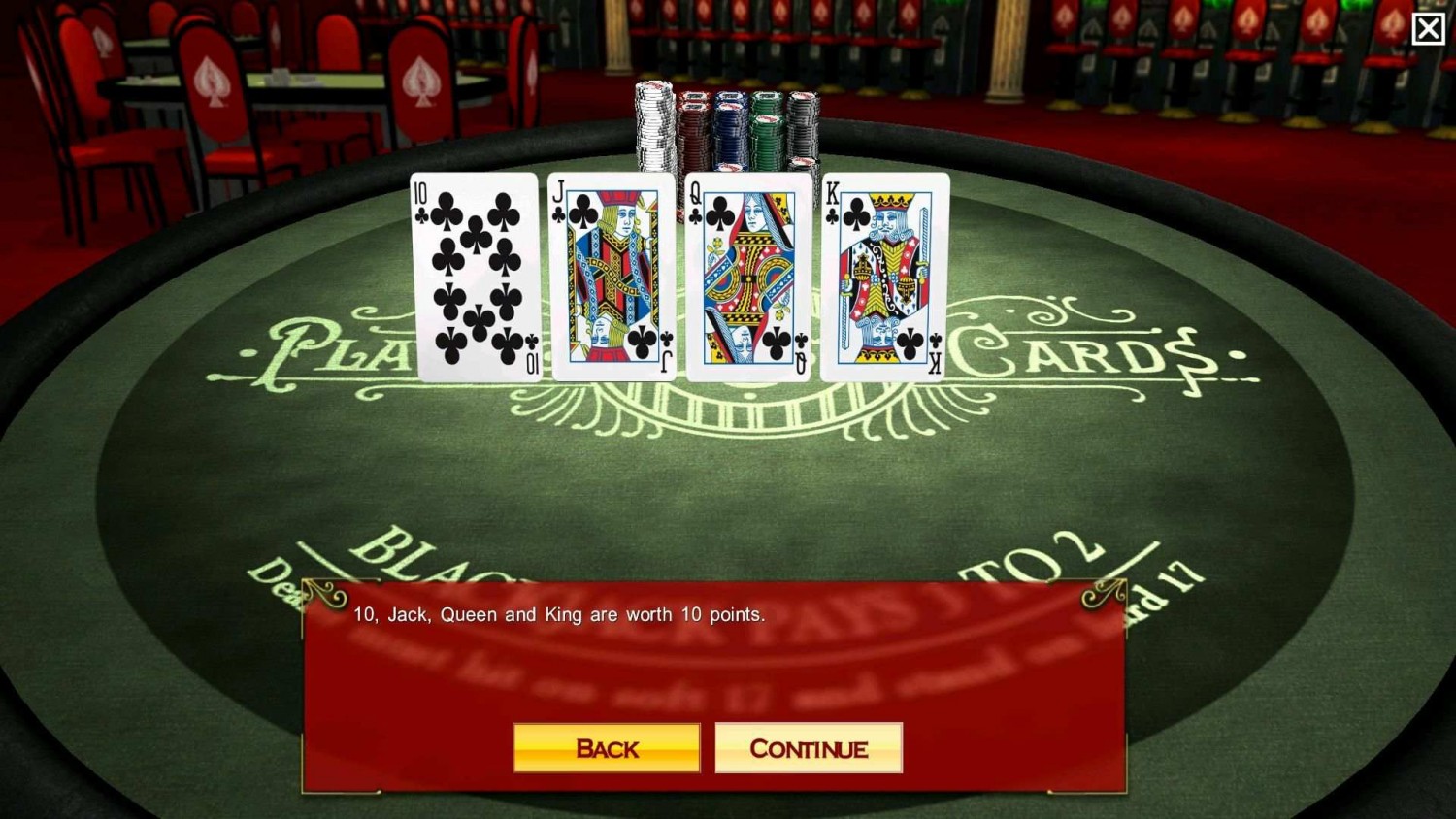This screenshot has width=1456, height=819.
Task: Select the 10 of Clubs card
Action: pyautogui.click(x=475, y=275)
